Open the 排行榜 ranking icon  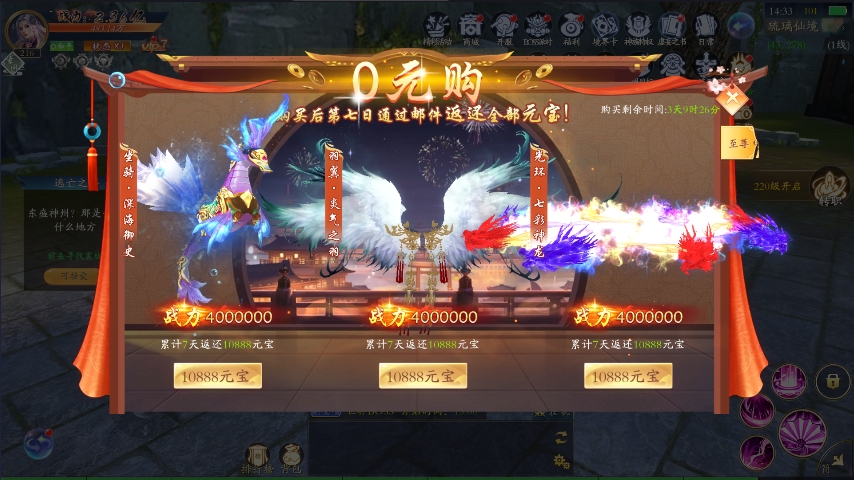point(255,458)
